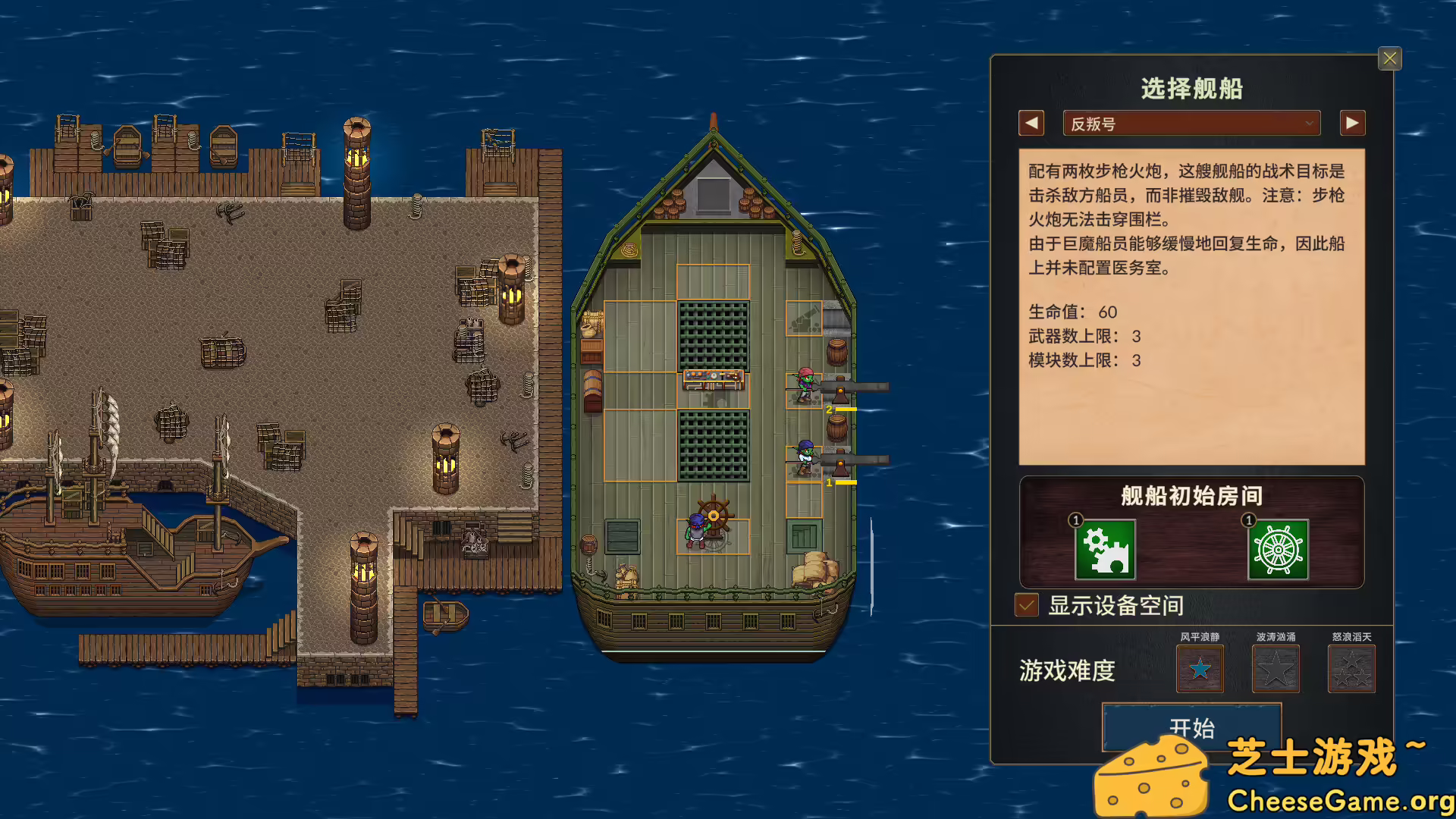Click the previous ship arrow

coord(1031,122)
